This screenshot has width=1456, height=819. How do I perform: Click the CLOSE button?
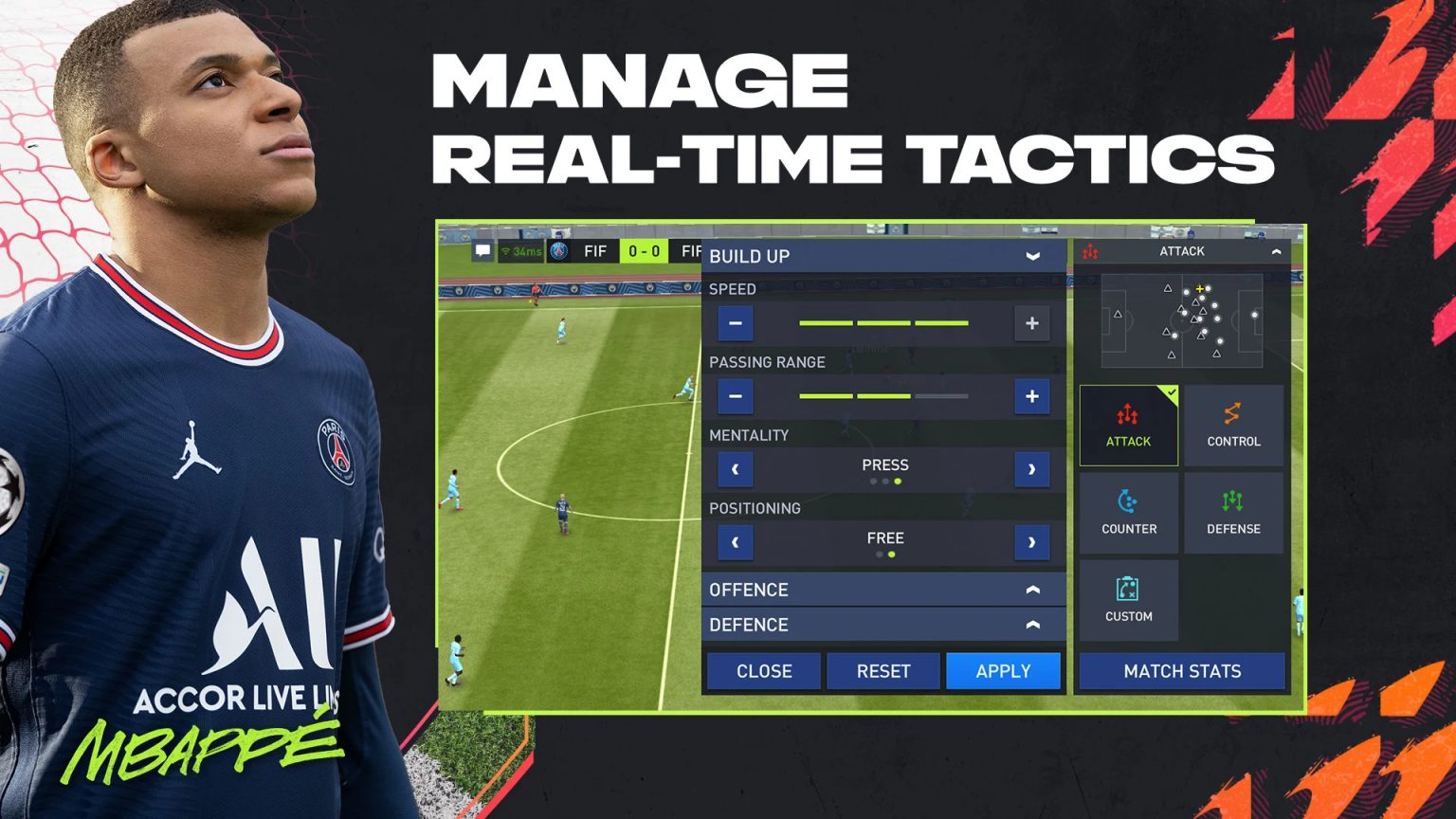762,671
